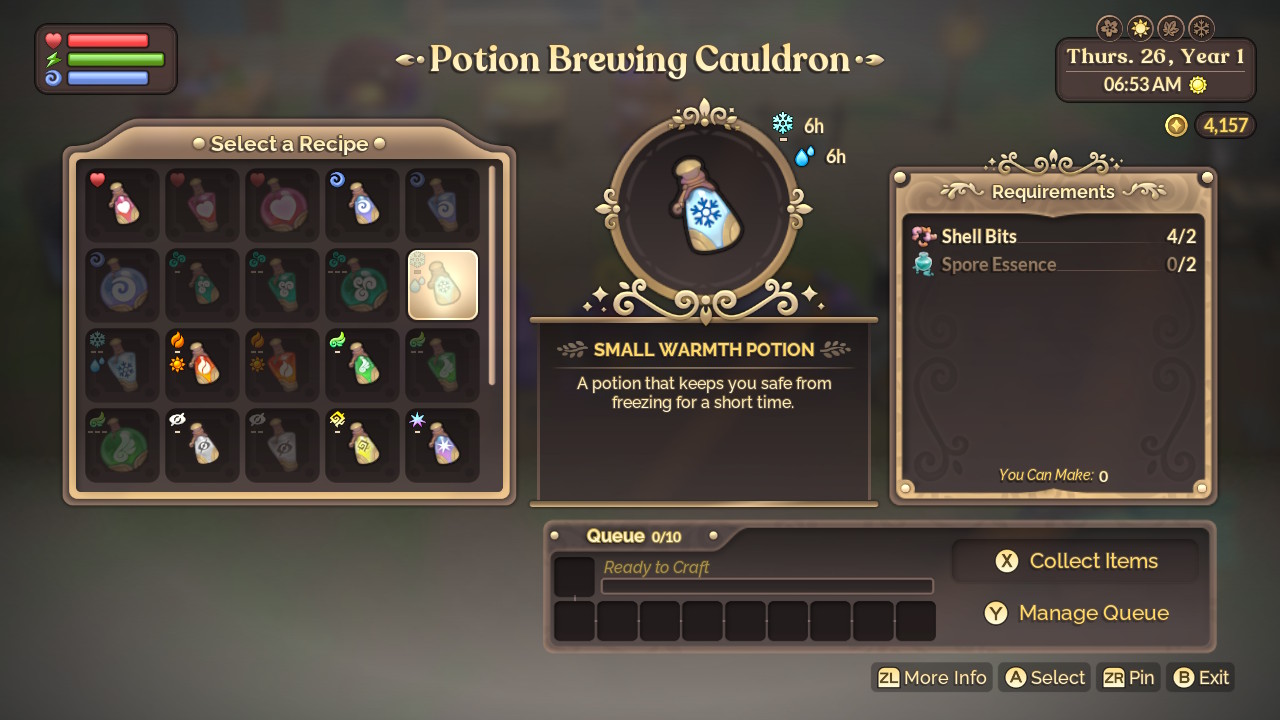The height and width of the screenshot is (720, 1280).
Task: Open Manage Queue
Action: (x=1076, y=613)
